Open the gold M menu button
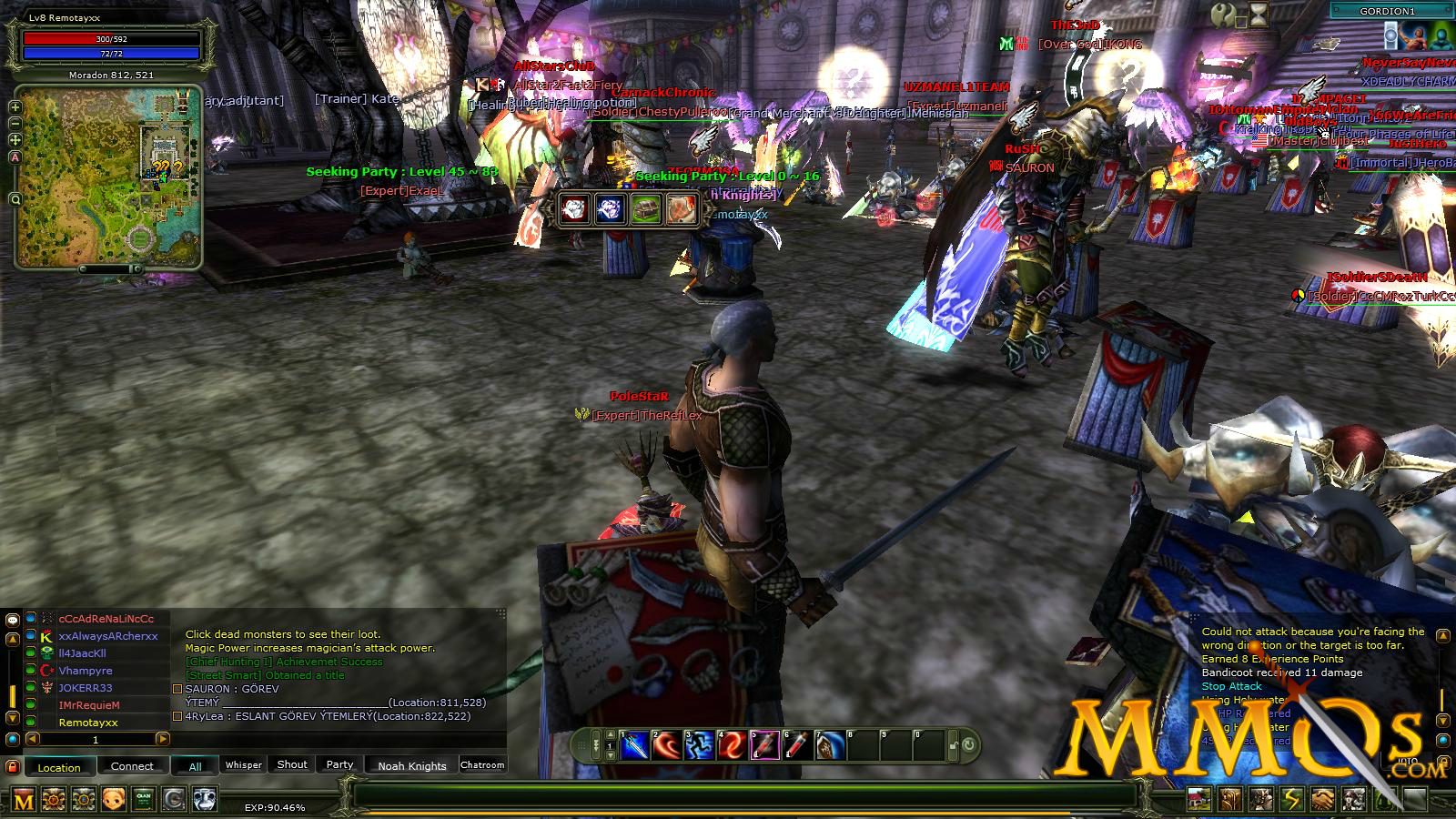Image resolution: width=1456 pixels, height=819 pixels. (24, 801)
